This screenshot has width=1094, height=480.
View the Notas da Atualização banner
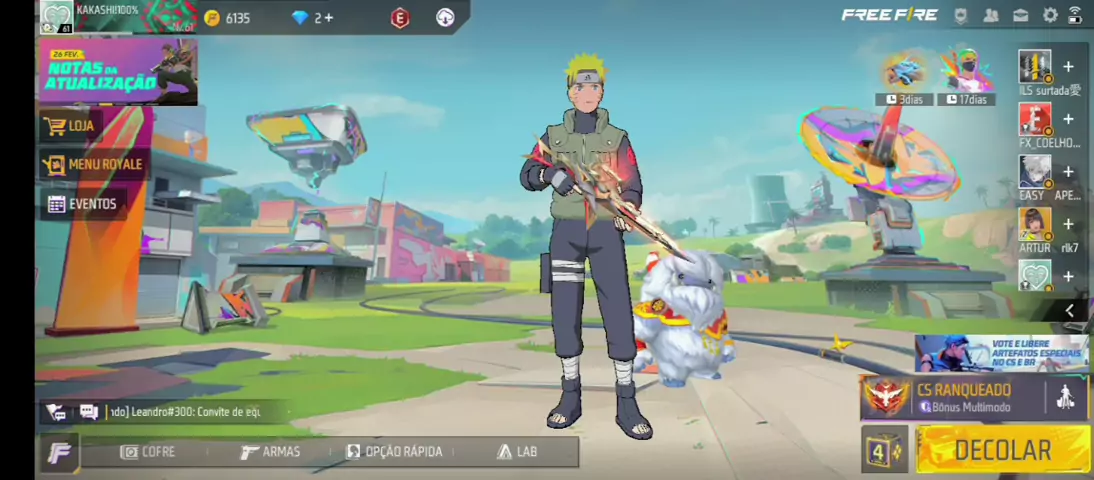point(118,72)
